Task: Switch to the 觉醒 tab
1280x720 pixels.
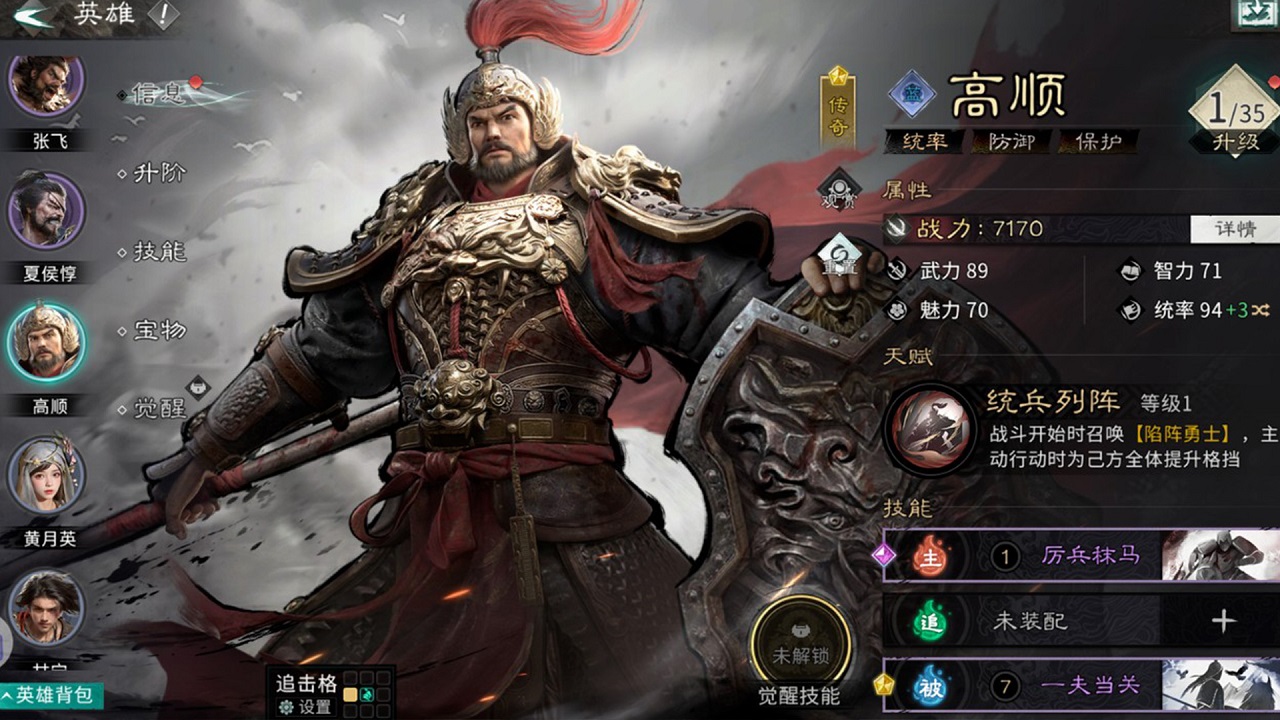Action: (160, 408)
